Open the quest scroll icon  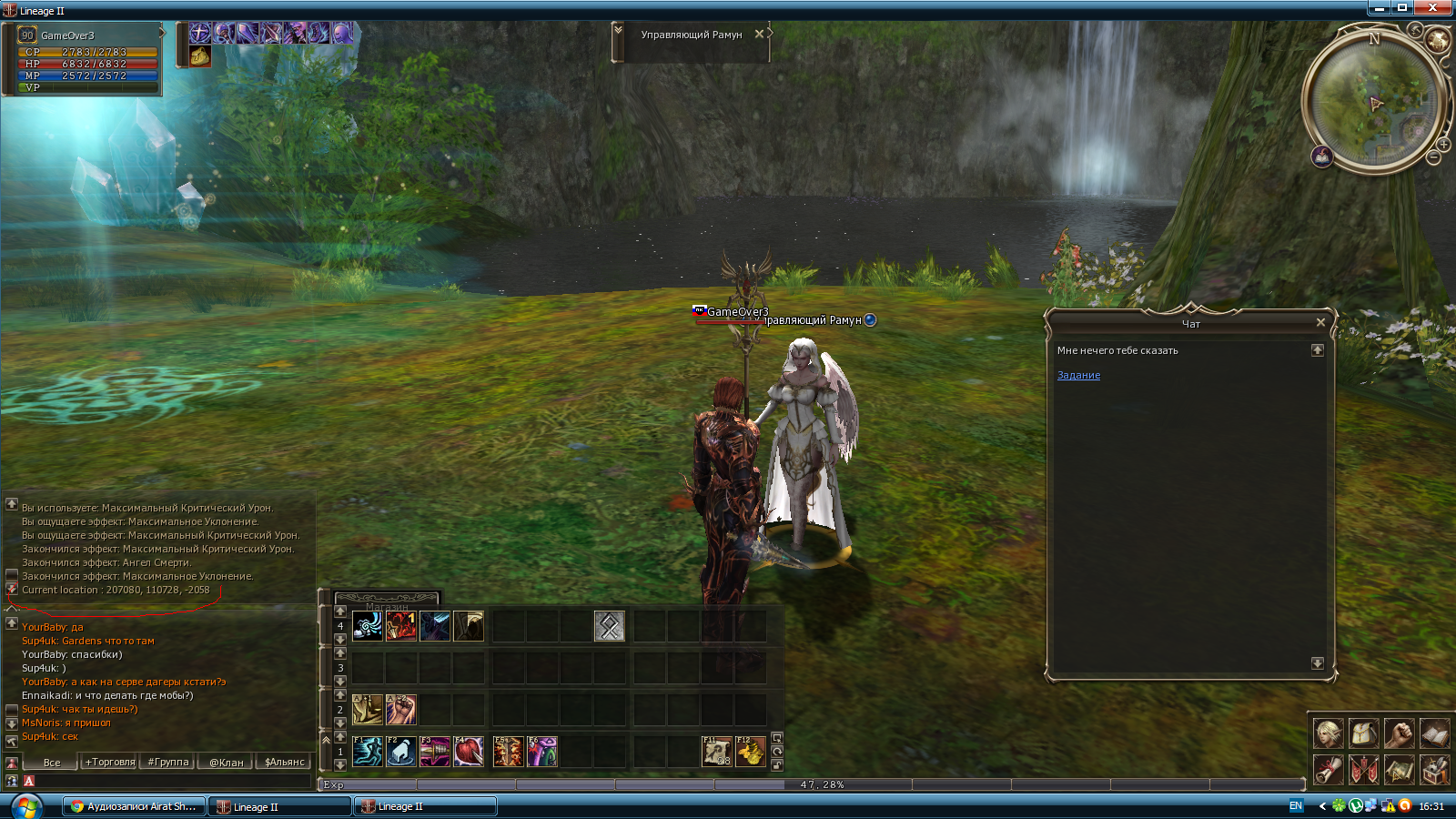click(1328, 770)
